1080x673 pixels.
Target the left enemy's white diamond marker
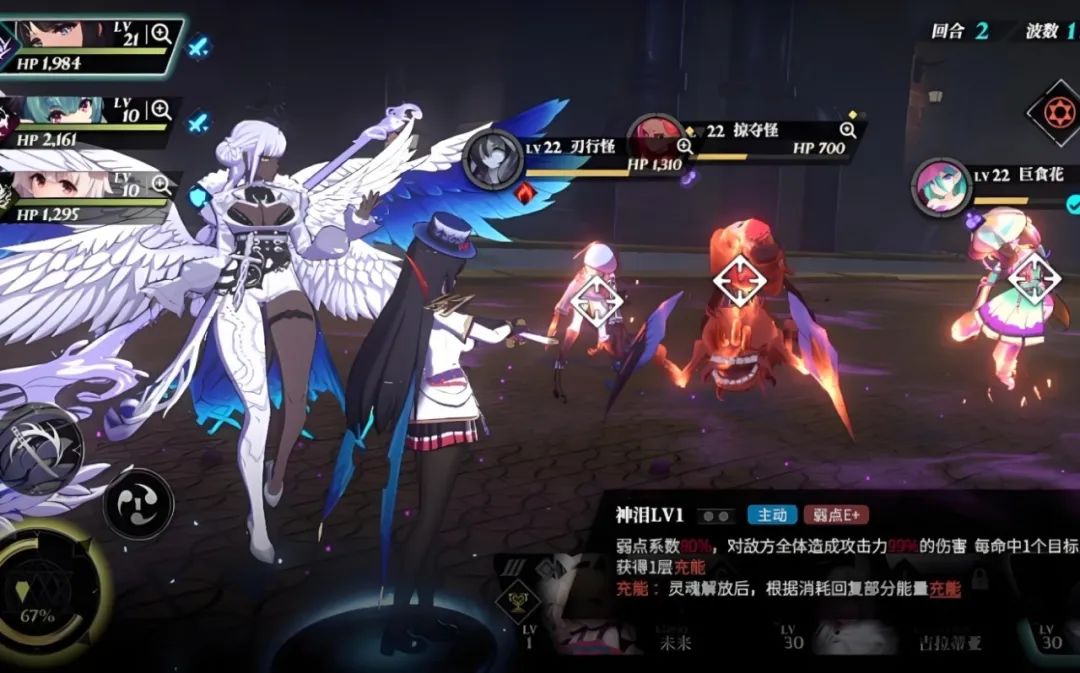click(x=597, y=301)
